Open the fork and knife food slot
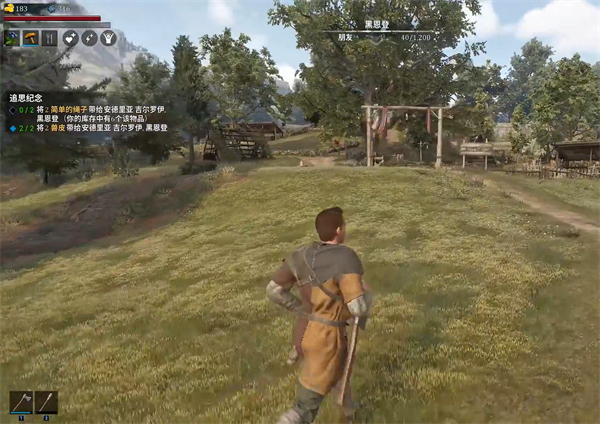 [48, 38]
